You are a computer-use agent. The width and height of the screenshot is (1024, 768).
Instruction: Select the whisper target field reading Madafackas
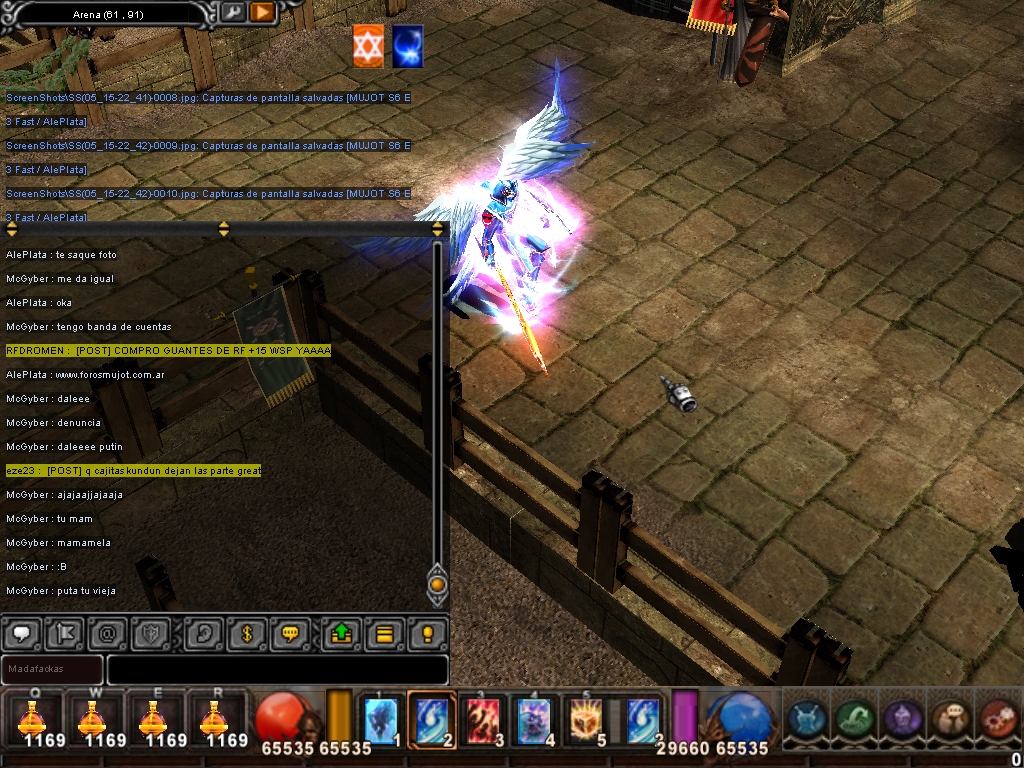[x=52, y=669]
